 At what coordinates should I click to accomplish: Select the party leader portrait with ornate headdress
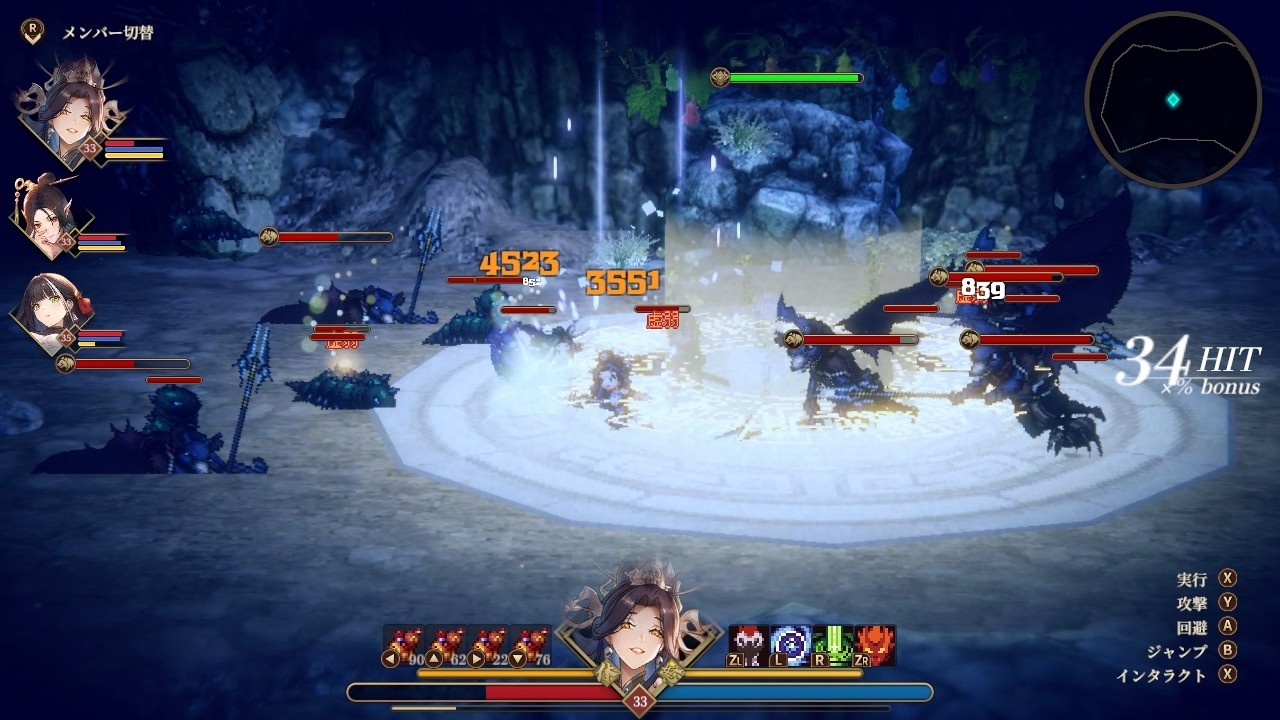(70, 112)
